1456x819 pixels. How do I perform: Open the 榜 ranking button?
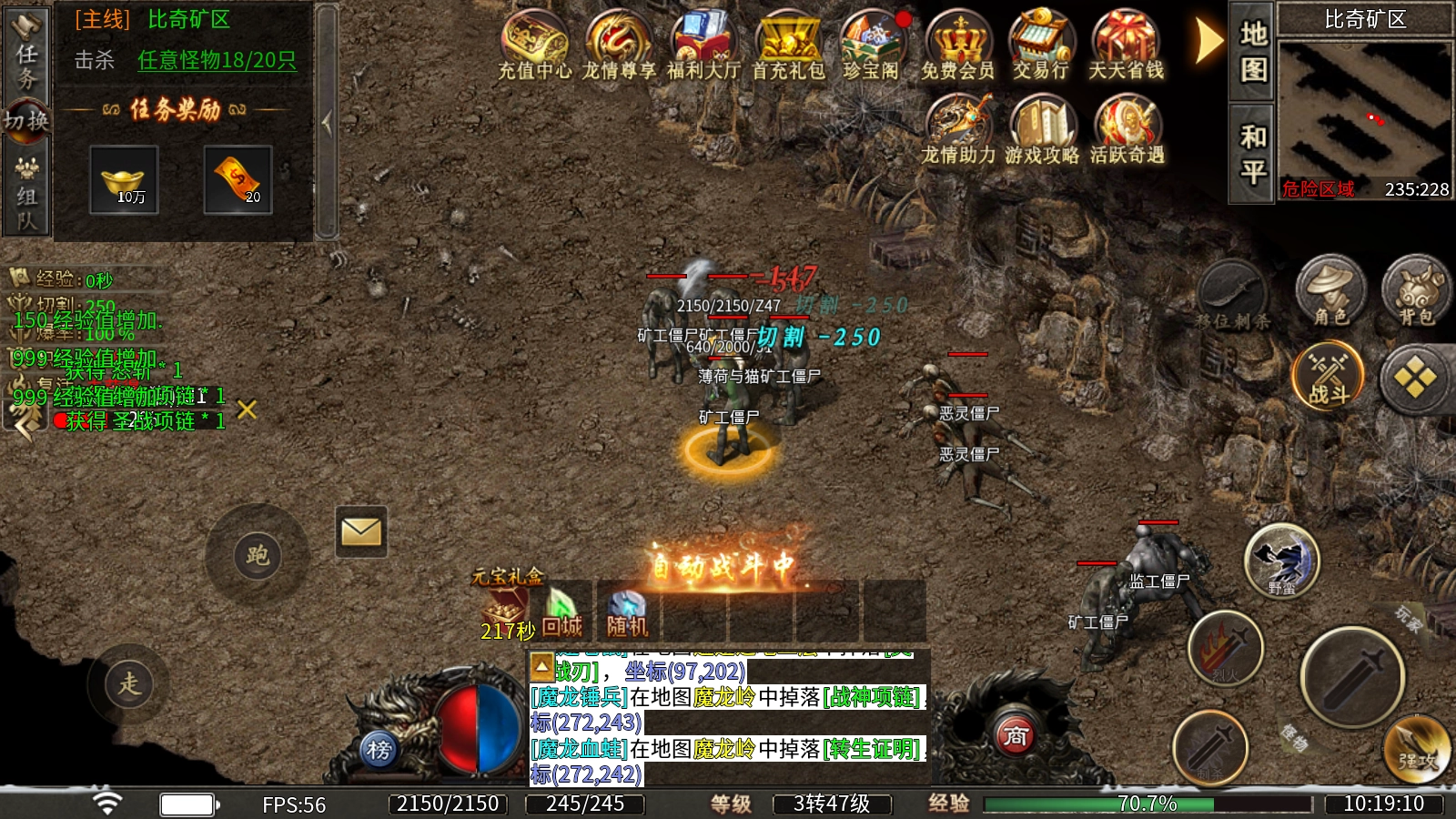(x=379, y=750)
